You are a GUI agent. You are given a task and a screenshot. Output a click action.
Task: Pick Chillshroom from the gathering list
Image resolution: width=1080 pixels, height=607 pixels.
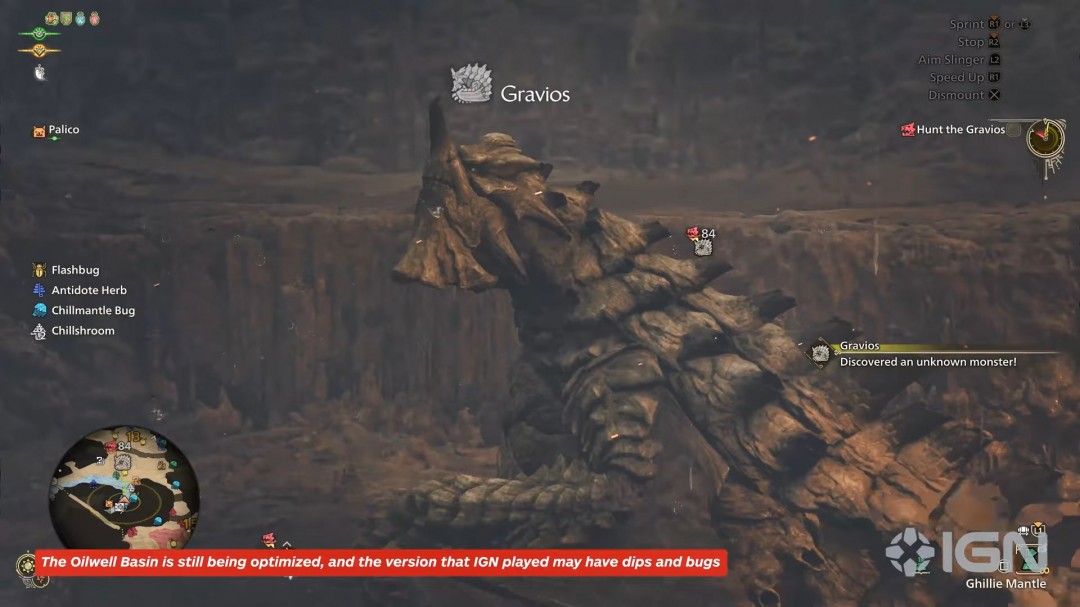(82, 331)
